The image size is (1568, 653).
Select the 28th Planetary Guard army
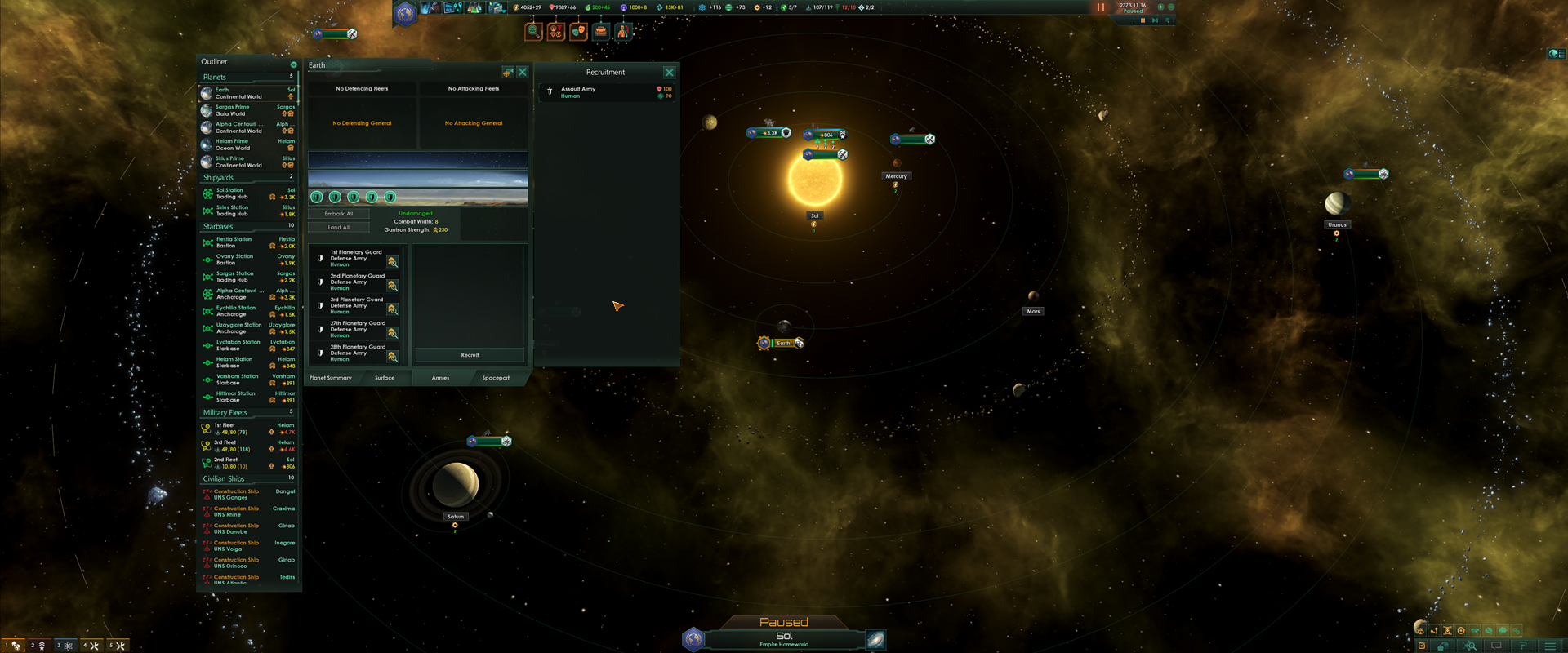[356, 353]
